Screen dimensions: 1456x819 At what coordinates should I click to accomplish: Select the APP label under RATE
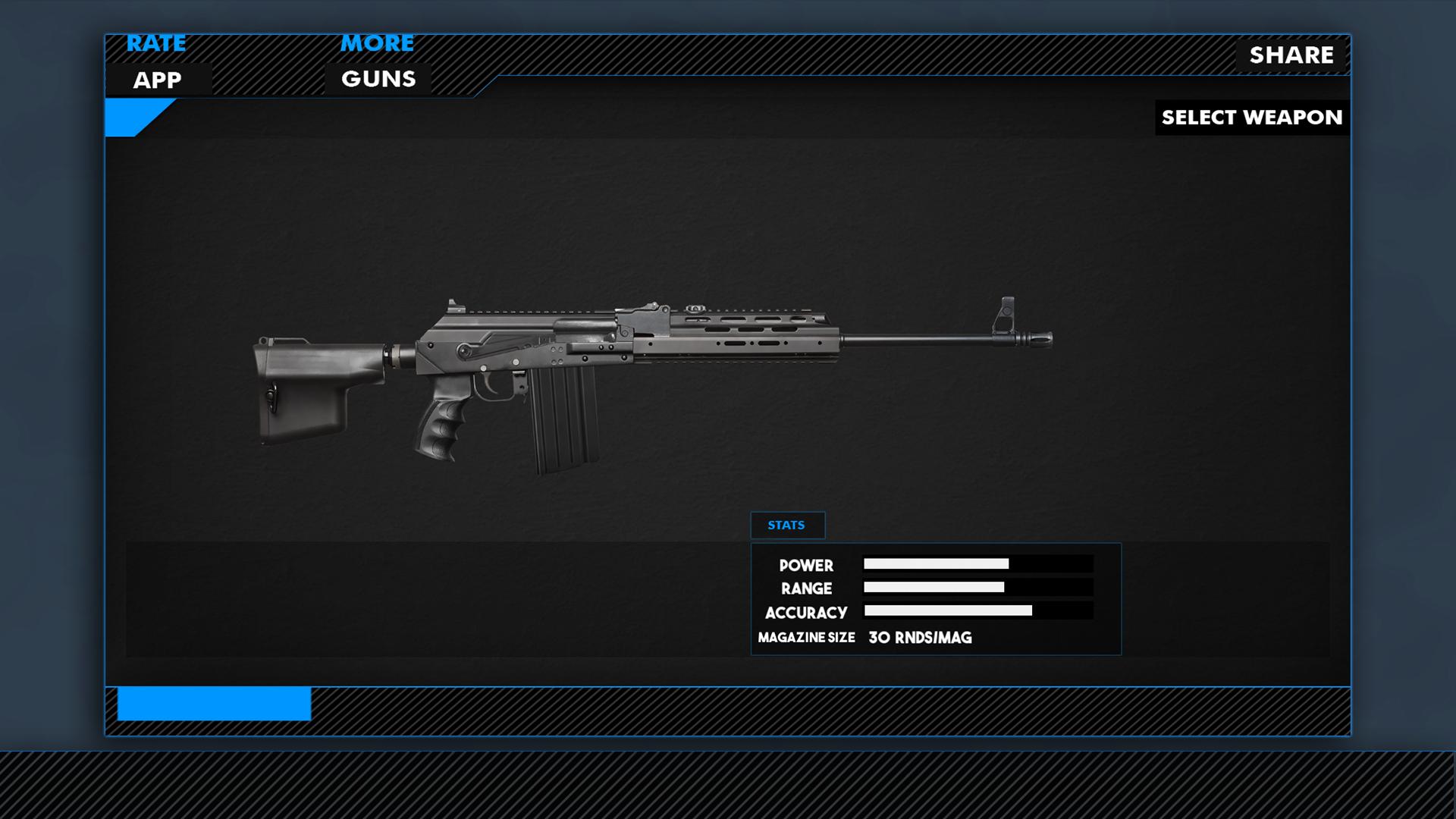coord(158,80)
